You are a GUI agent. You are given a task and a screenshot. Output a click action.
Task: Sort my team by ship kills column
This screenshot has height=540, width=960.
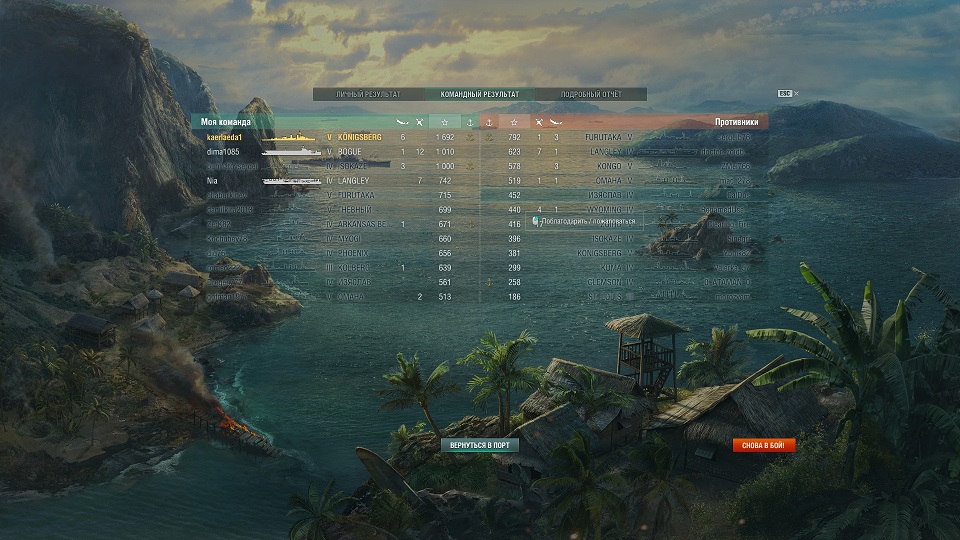pyautogui.click(x=402, y=122)
